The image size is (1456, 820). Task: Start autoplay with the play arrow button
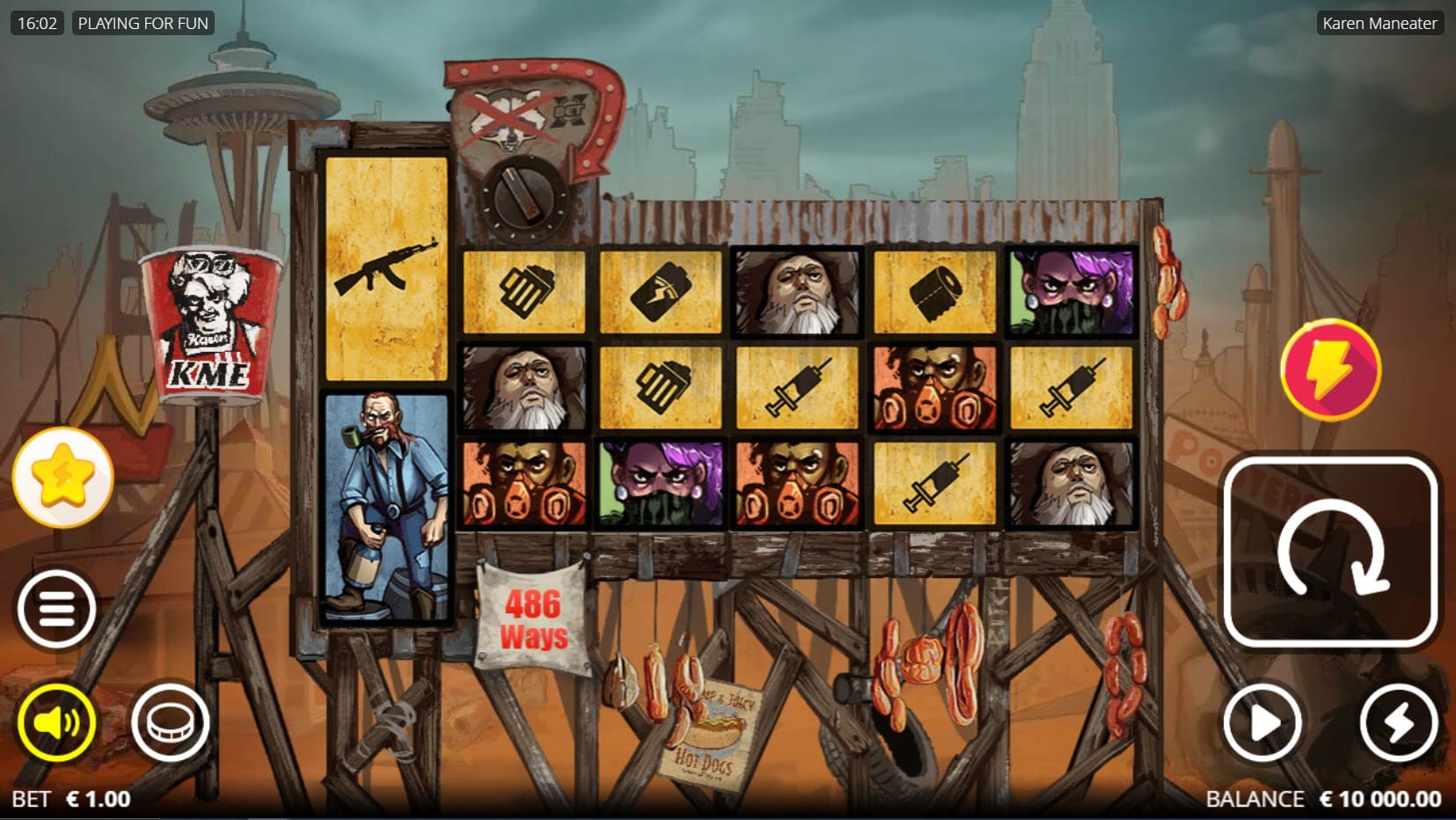pyautogui.click(x=1262, y=722)
